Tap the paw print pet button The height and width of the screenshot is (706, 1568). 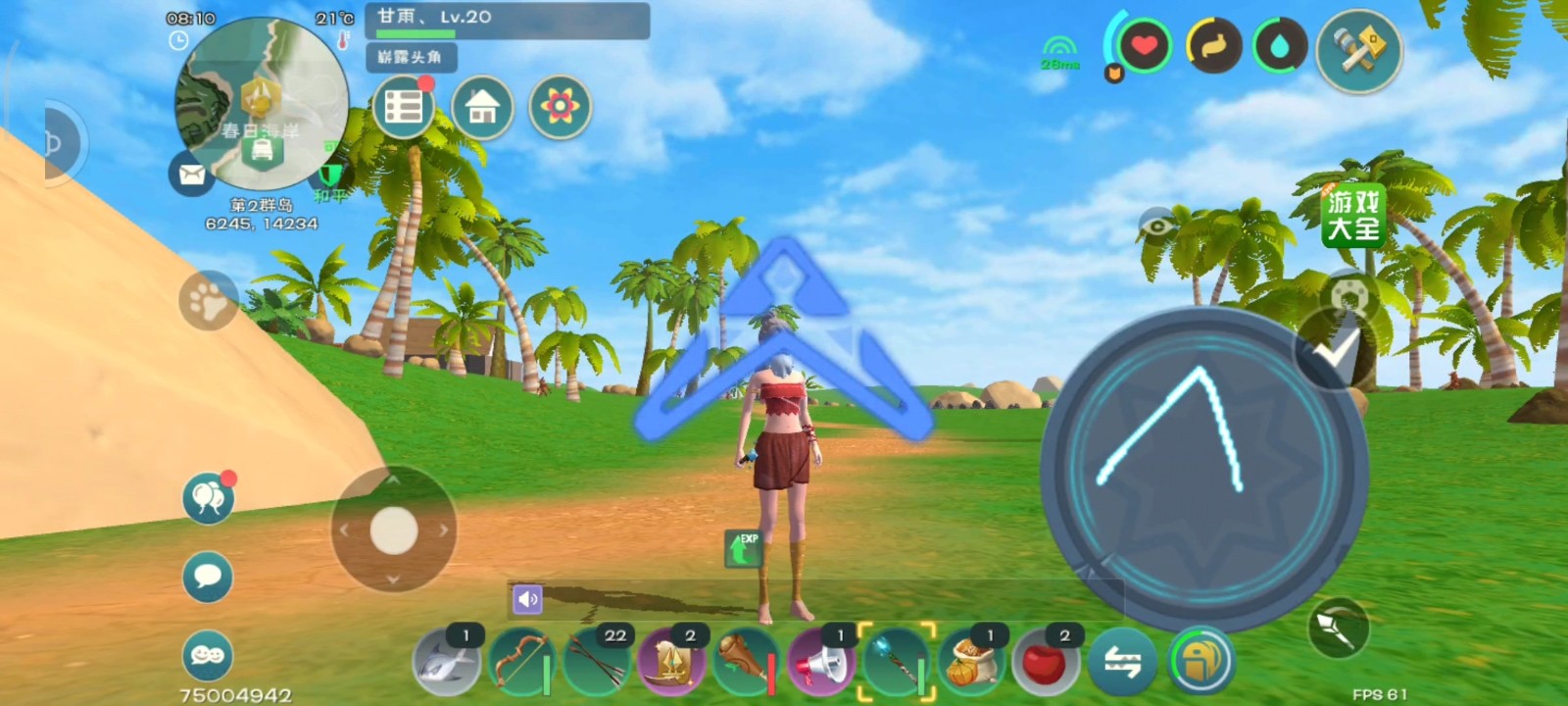tap(208, 301)
